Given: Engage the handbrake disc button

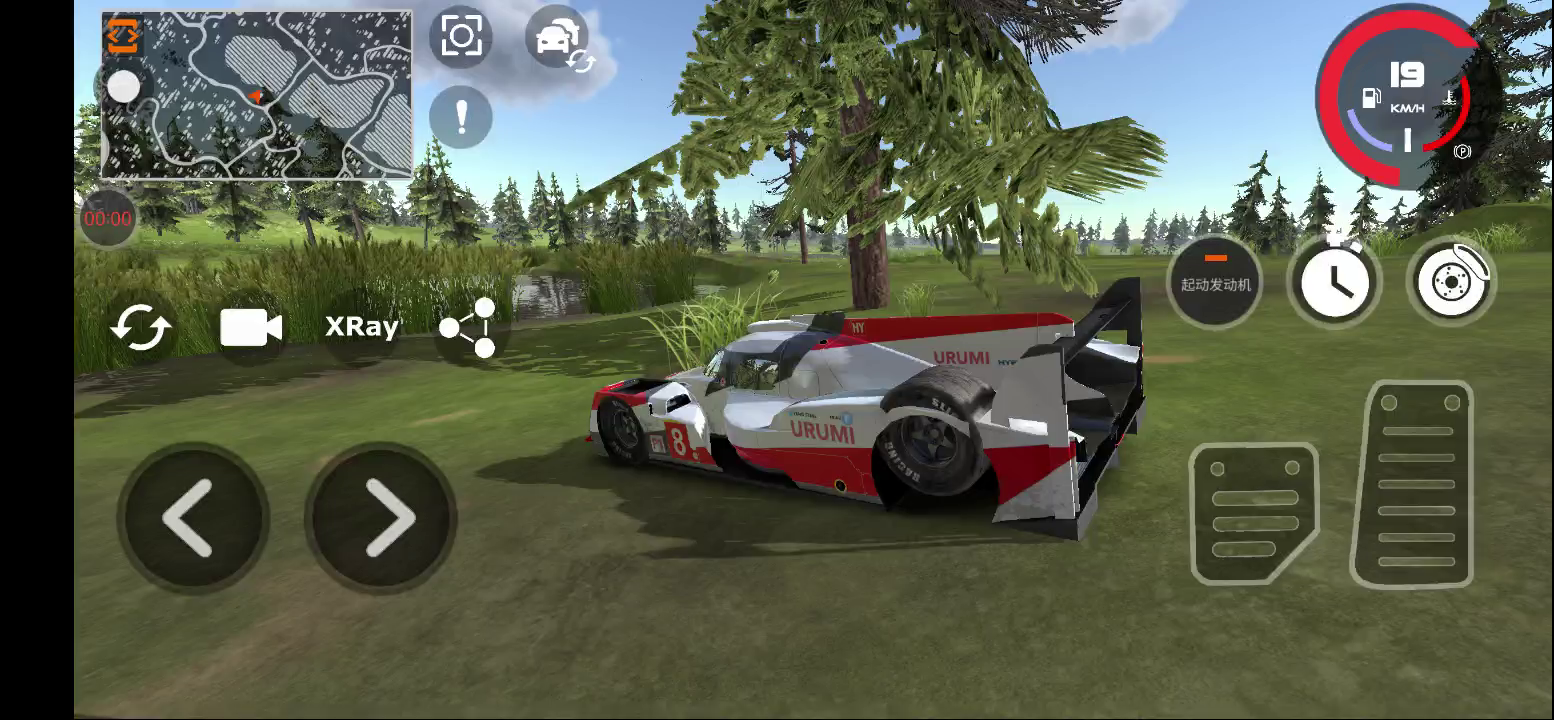Looking at the screenshot, I should tap(1450, 281).
